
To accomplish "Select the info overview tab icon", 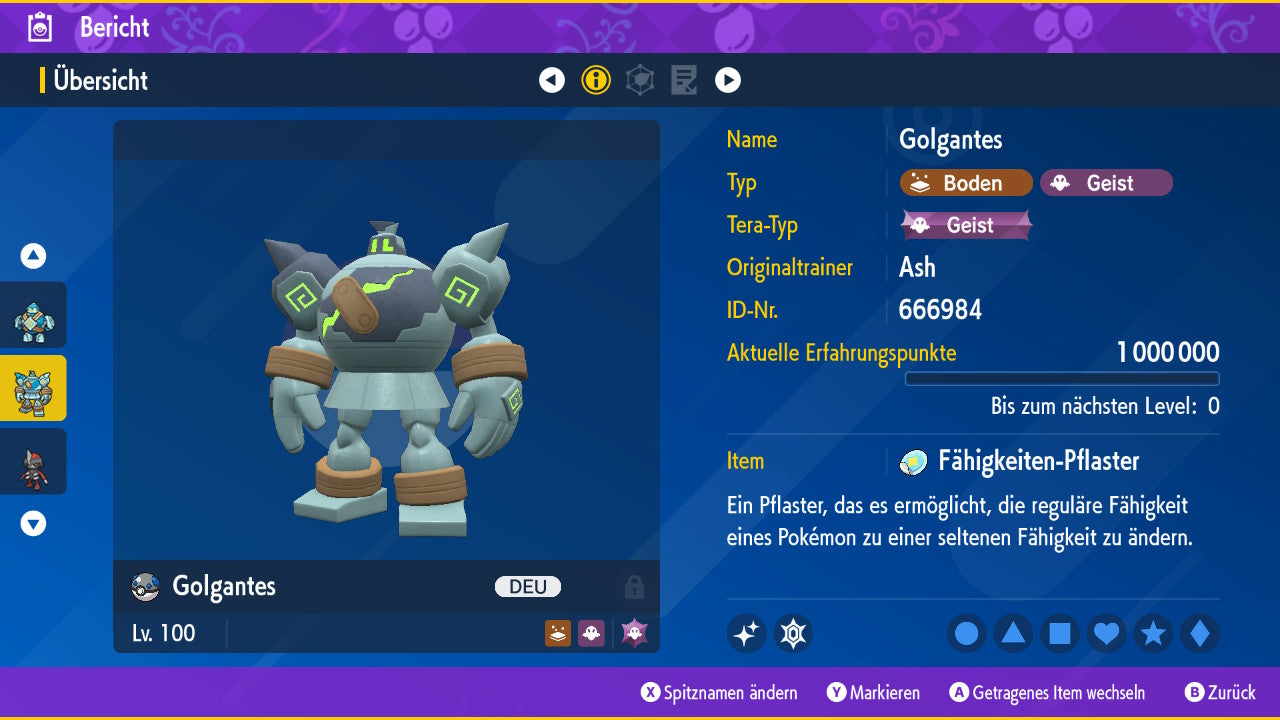I will point(596,80).
